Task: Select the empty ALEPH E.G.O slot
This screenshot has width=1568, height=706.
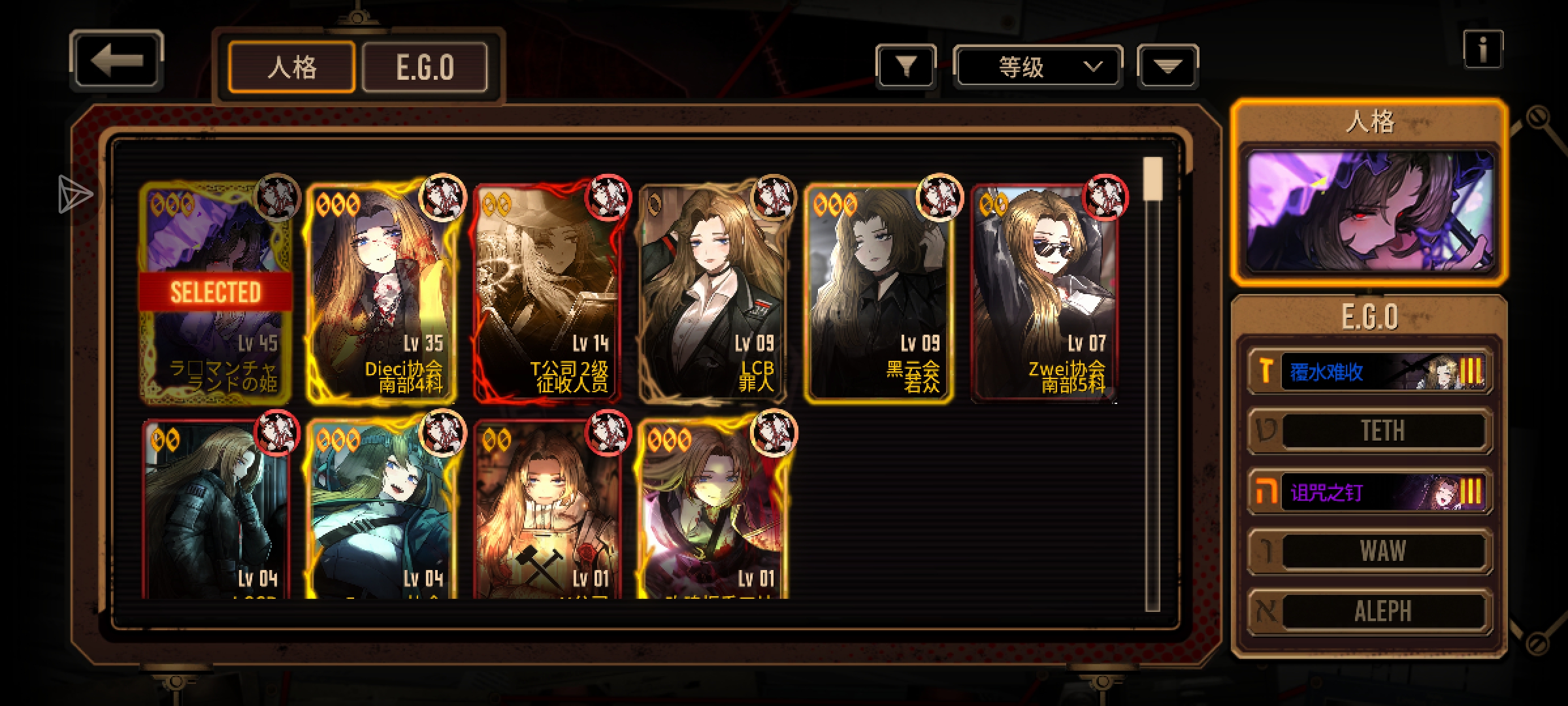Action: click(x=1370, y=611)
